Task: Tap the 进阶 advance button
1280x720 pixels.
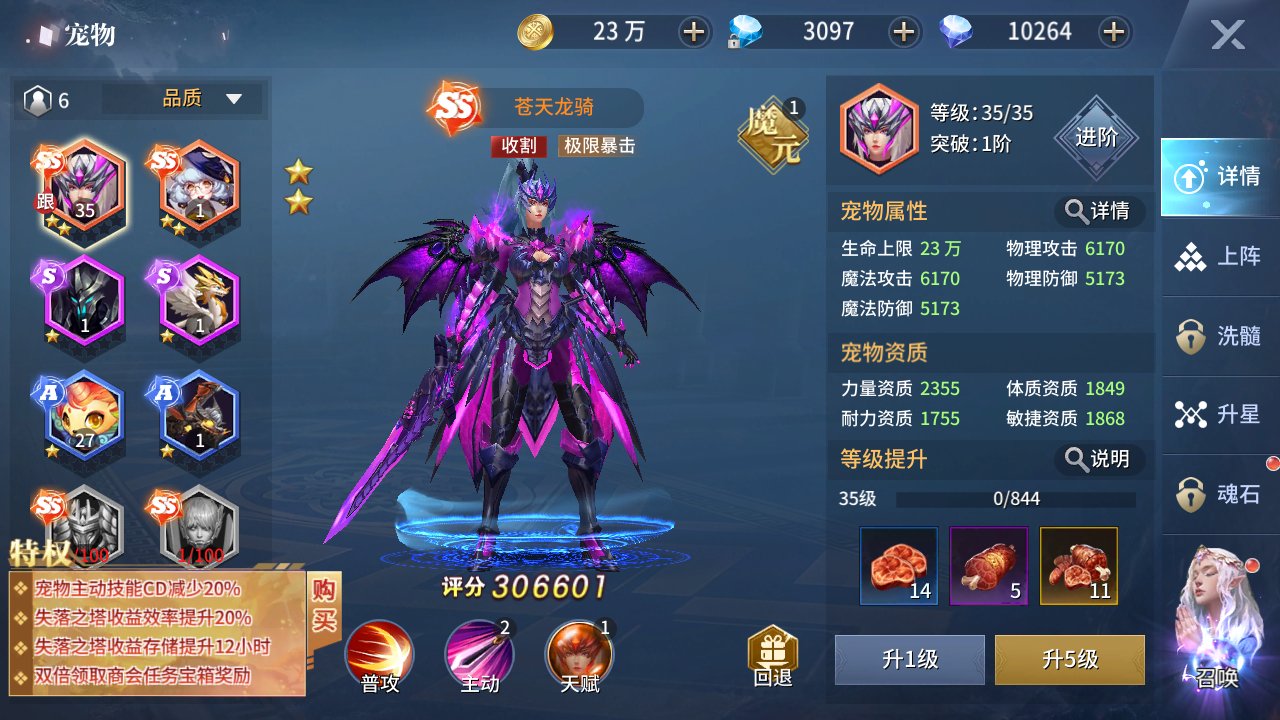Action: tap(1096, 138)
